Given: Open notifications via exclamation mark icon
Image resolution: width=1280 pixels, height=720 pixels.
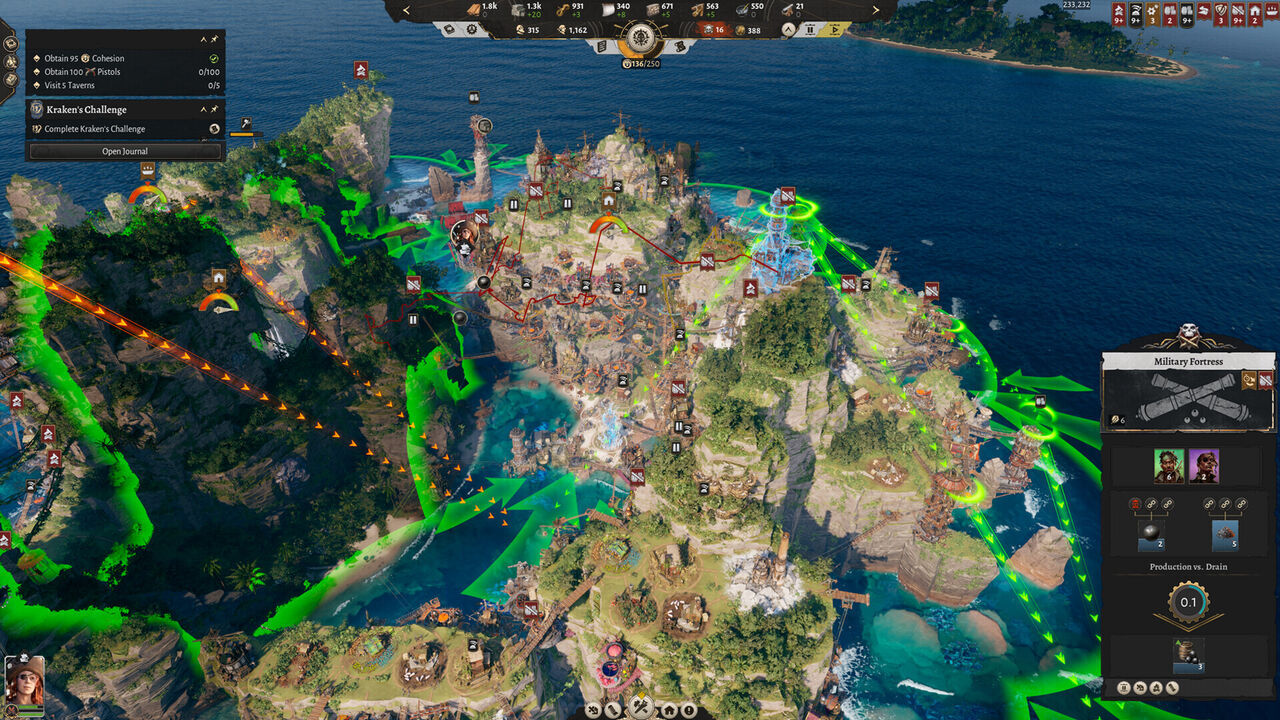Looking at the screenshot, I should click(x=690, y=711).
